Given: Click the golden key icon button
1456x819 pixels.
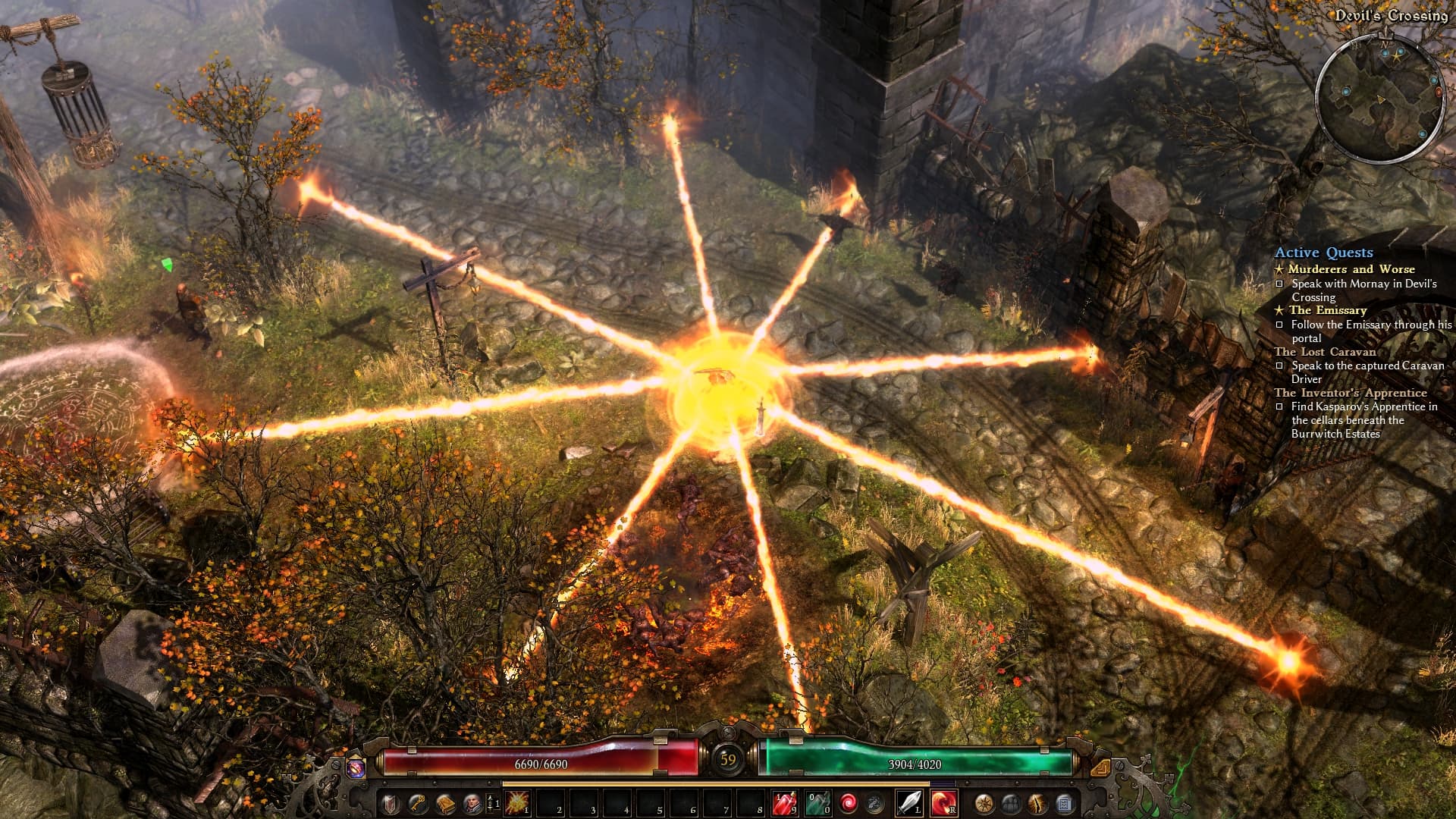Looking at the screenshot, I should point(417,803).
